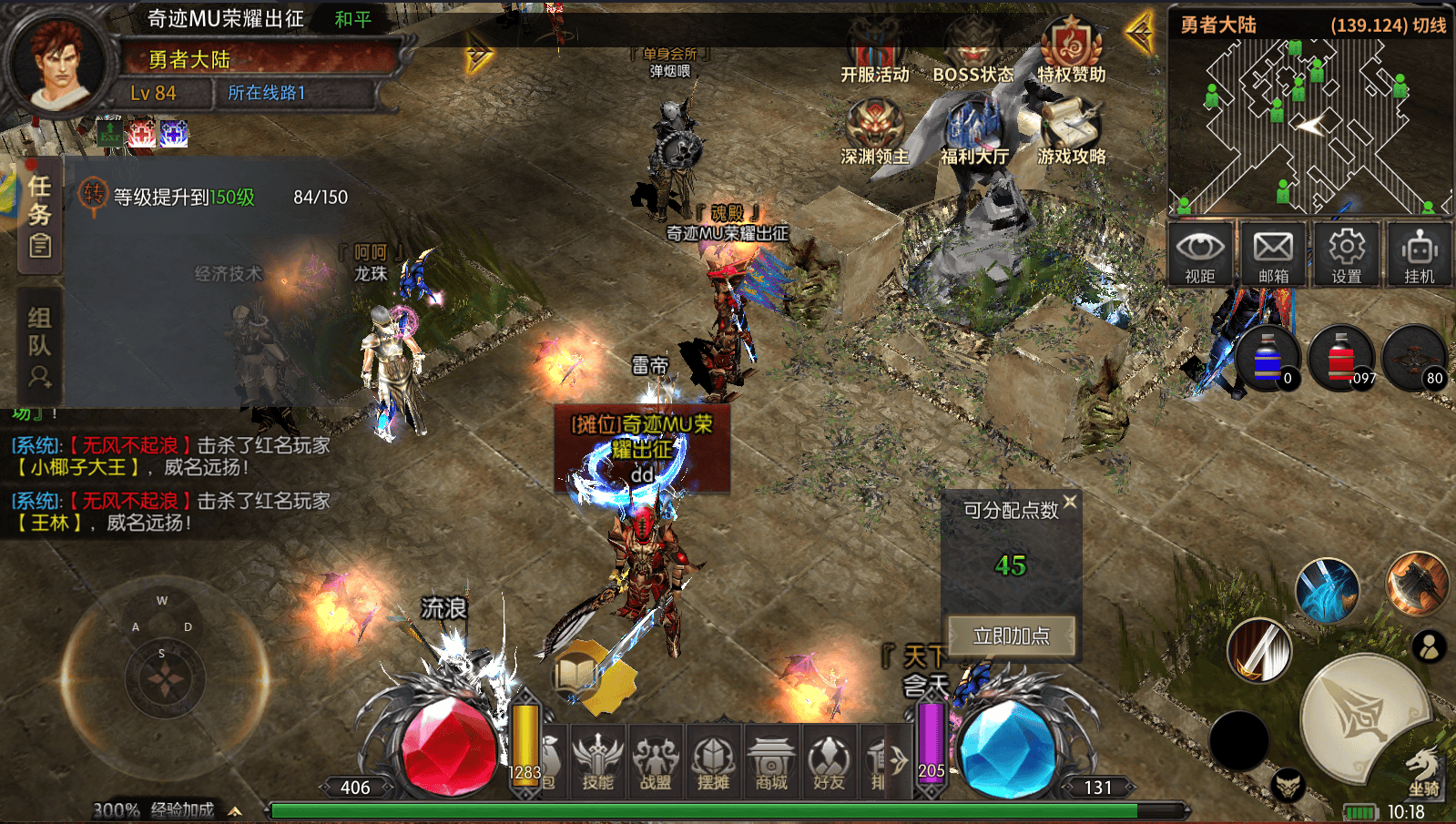Open the 游戏攻略 guide scroll
The image size is (1456, 824).
pos(1072,131)
